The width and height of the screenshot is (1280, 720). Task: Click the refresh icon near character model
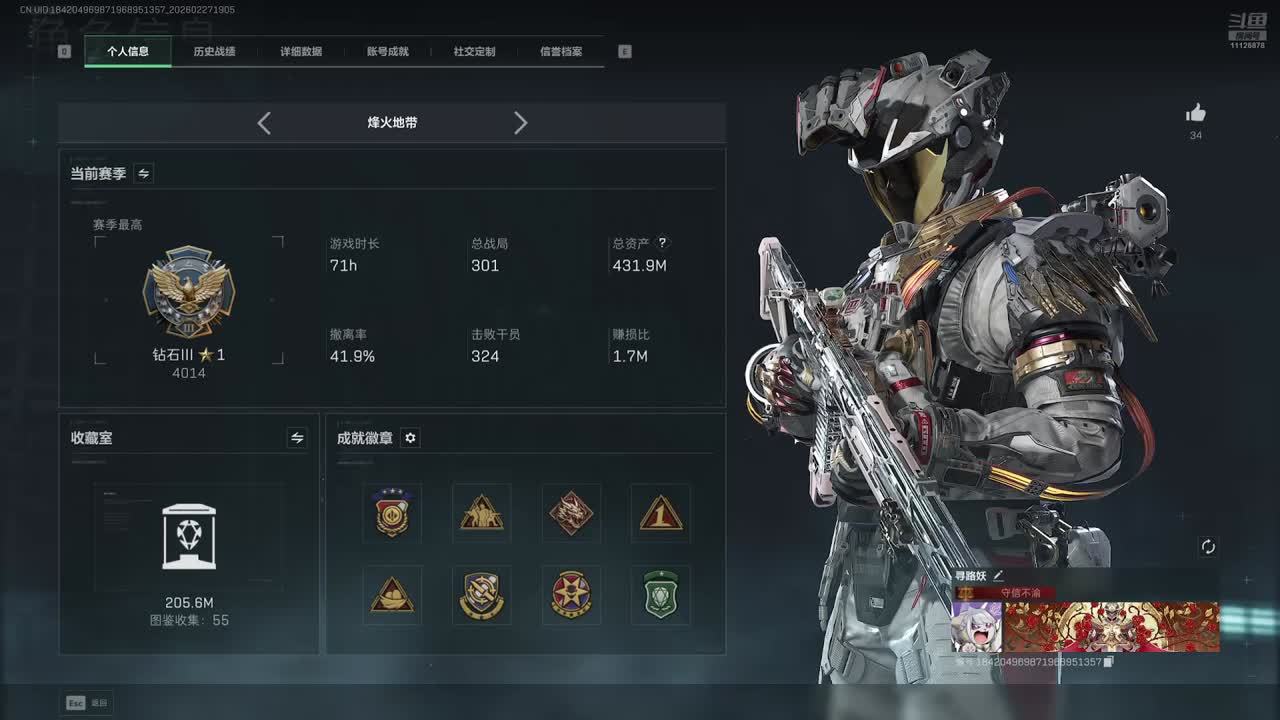pos(1208,546)
